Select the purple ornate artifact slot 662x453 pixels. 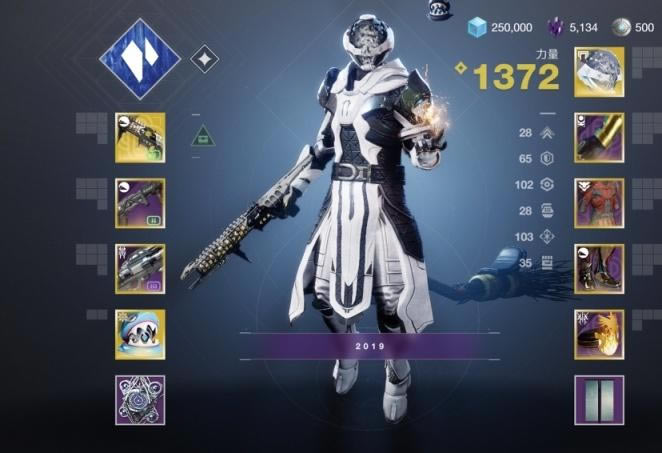coord(140,400)
